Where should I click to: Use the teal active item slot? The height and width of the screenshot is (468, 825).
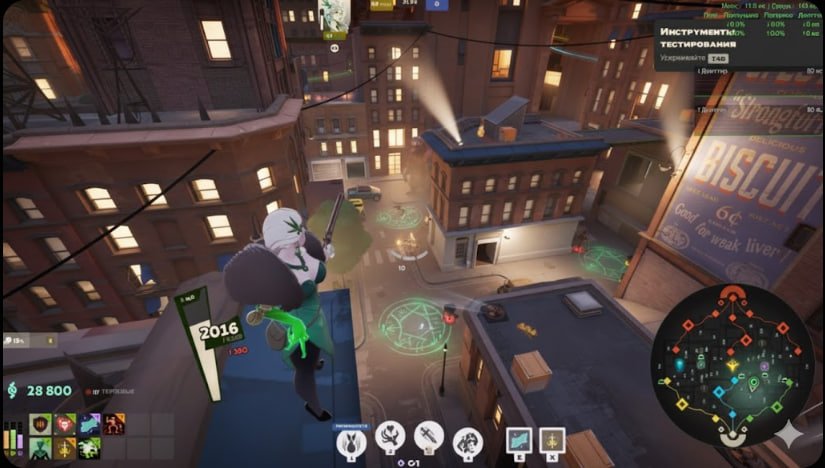pyautogui.click(x=518, y=440)
